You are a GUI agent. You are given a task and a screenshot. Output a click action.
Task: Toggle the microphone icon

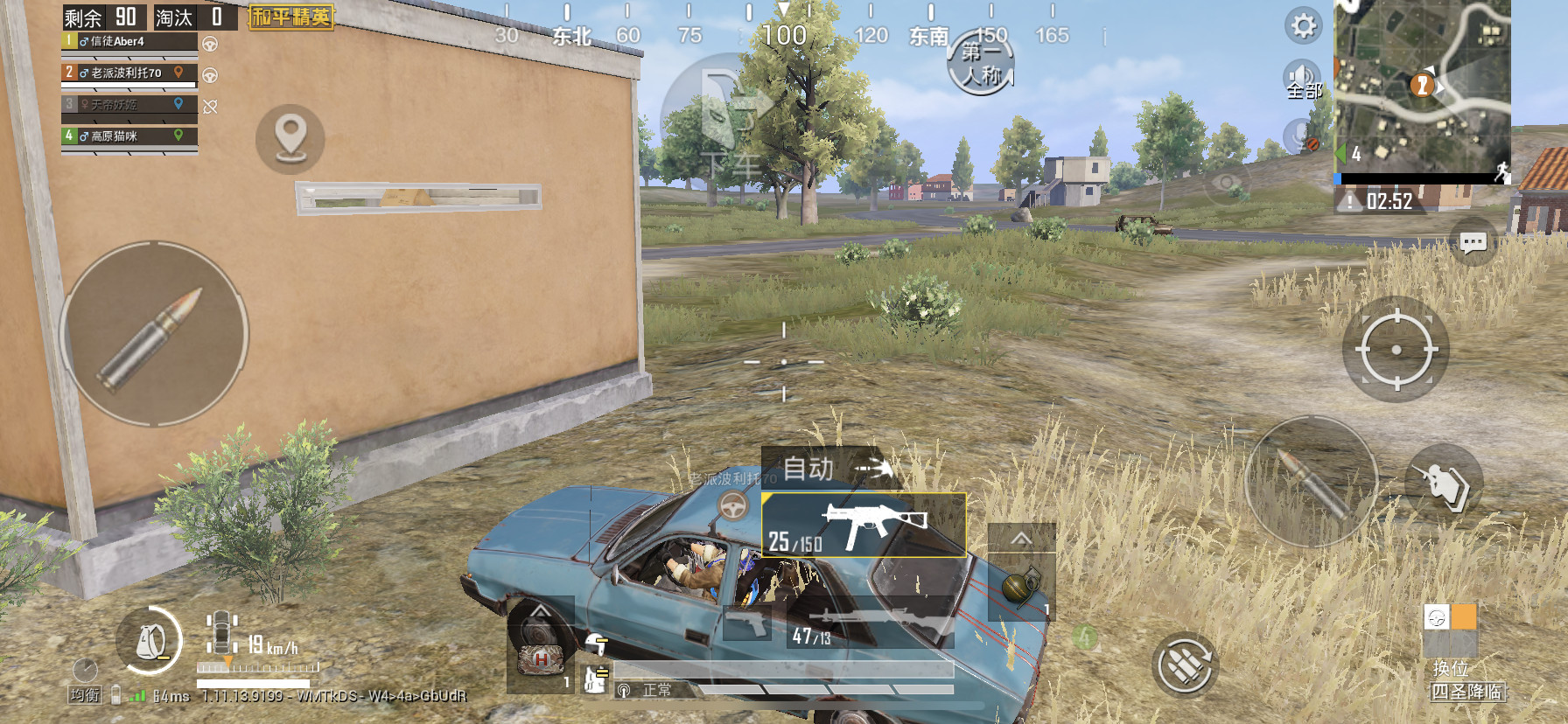[1302, 136]
